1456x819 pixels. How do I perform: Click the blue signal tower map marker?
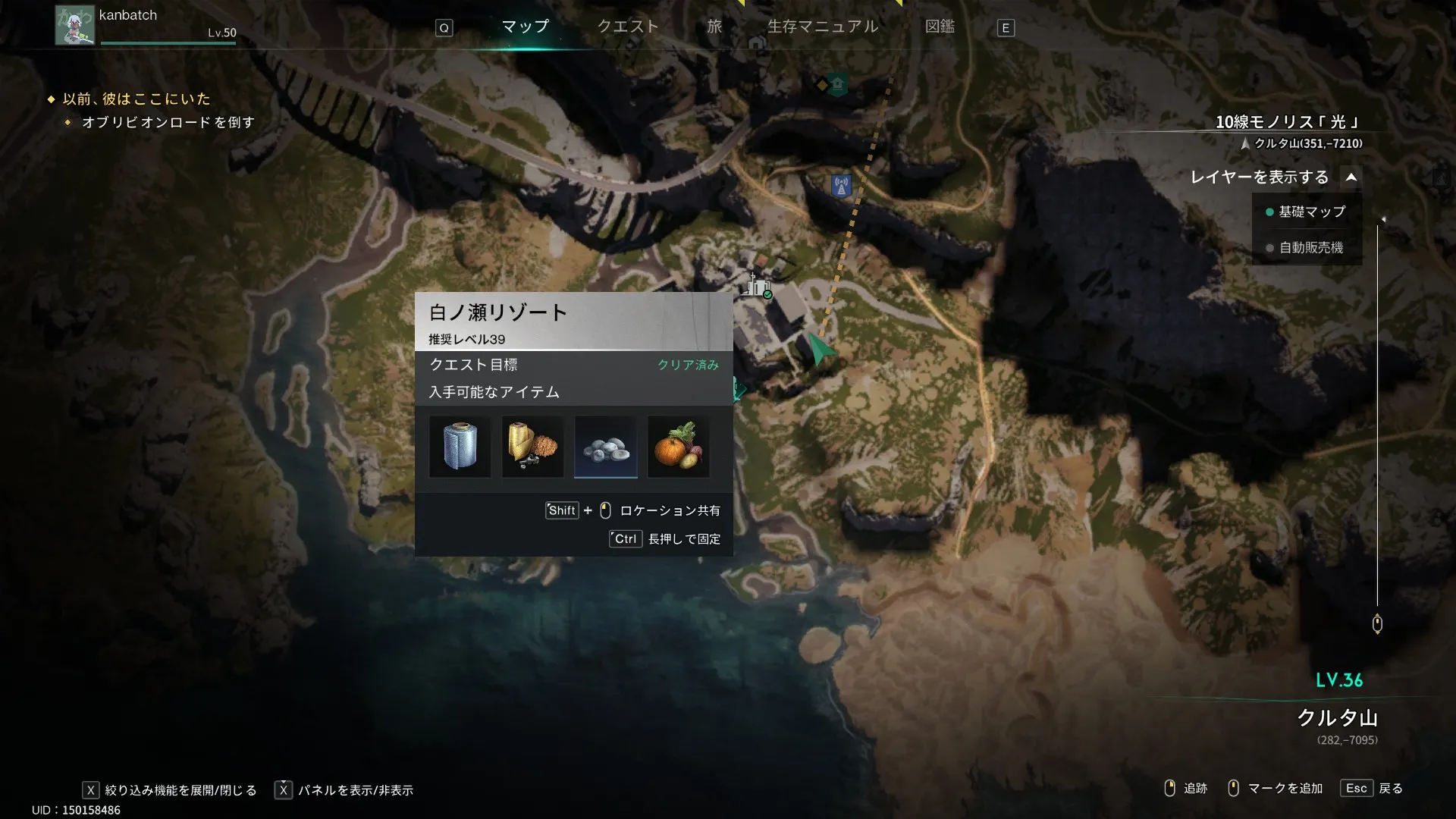[x=841, y=185]
